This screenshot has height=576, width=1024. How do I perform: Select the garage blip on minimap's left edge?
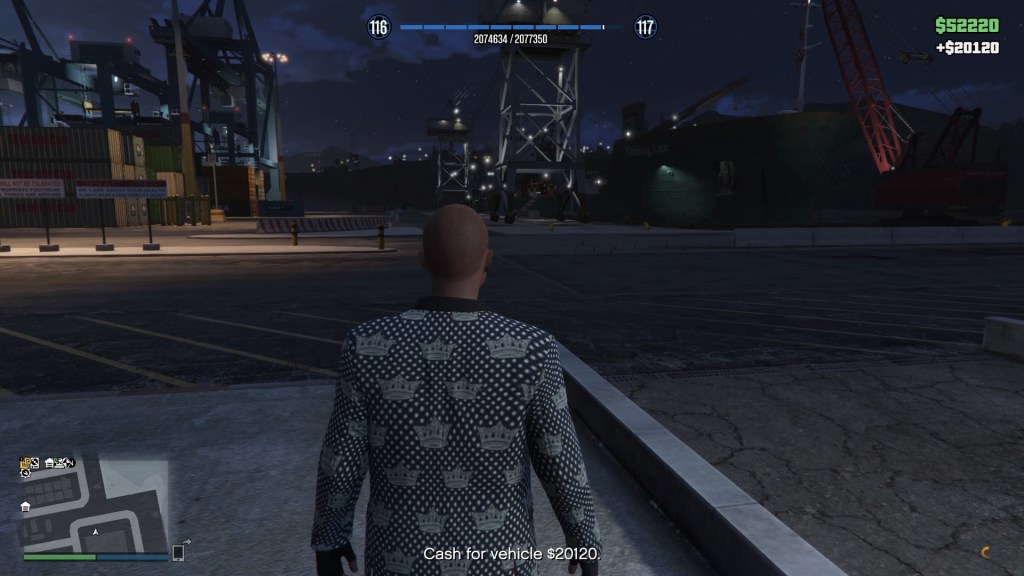(x=25, y=507)
